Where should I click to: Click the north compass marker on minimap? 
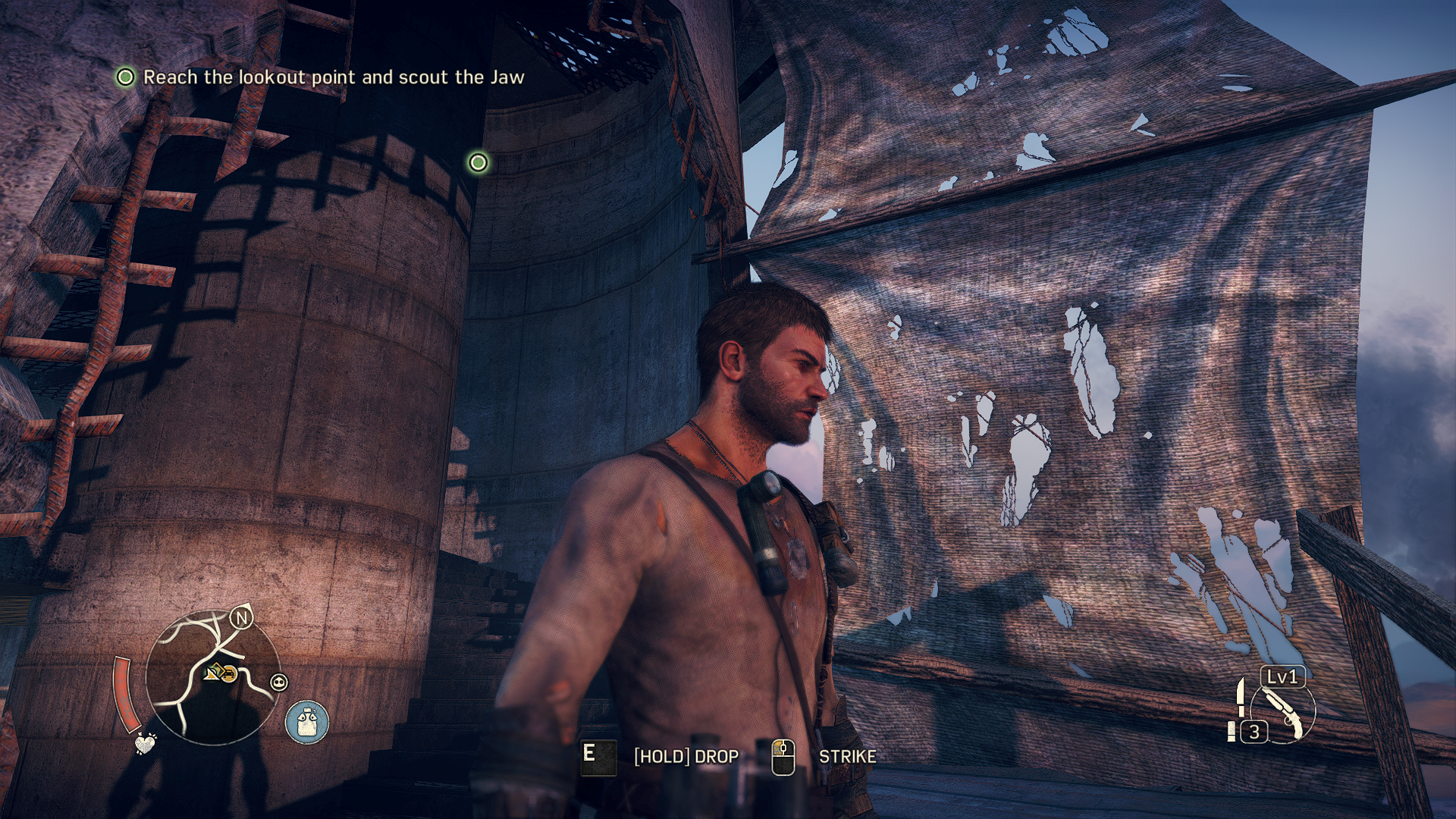(242, 618)
